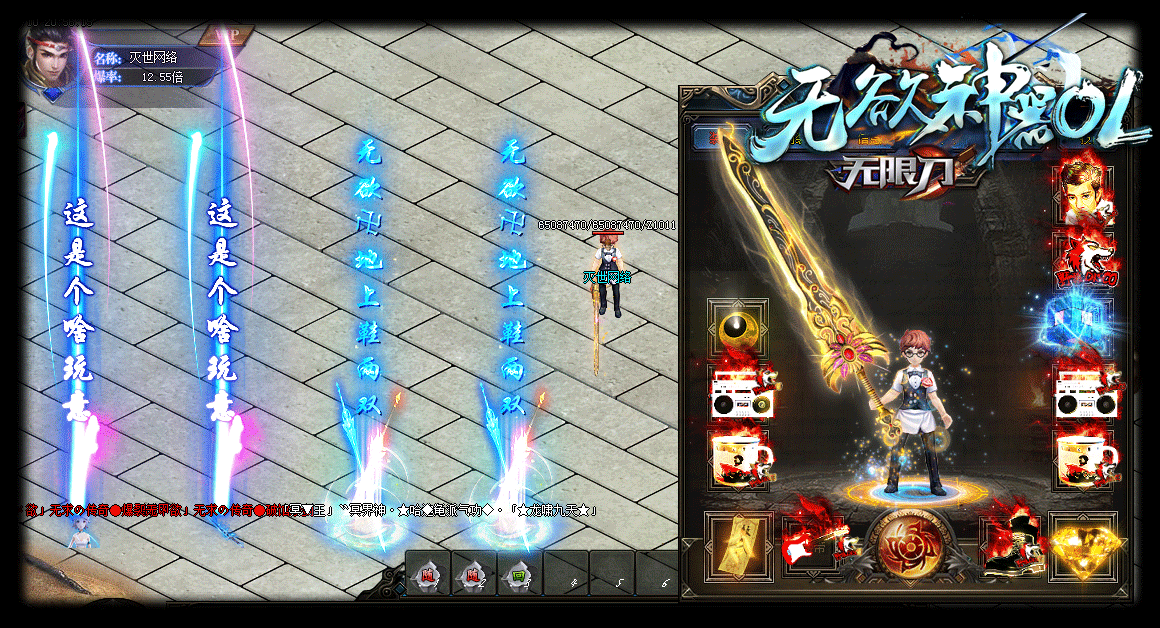Viewport: 1160px width, 628px height.
Task: Click the round red emblem medallion
Action: pyautogui.click(x=908, y=546)
